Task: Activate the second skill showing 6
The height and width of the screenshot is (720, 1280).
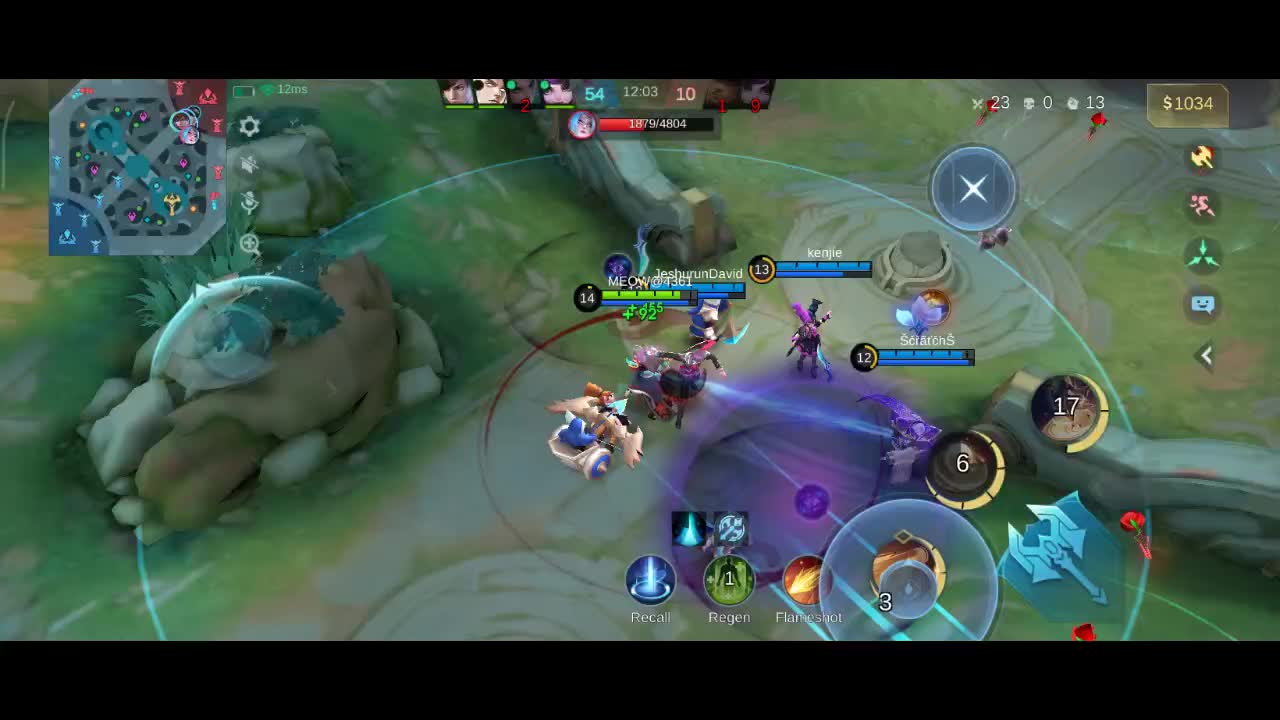Action: tap(964, 464)
